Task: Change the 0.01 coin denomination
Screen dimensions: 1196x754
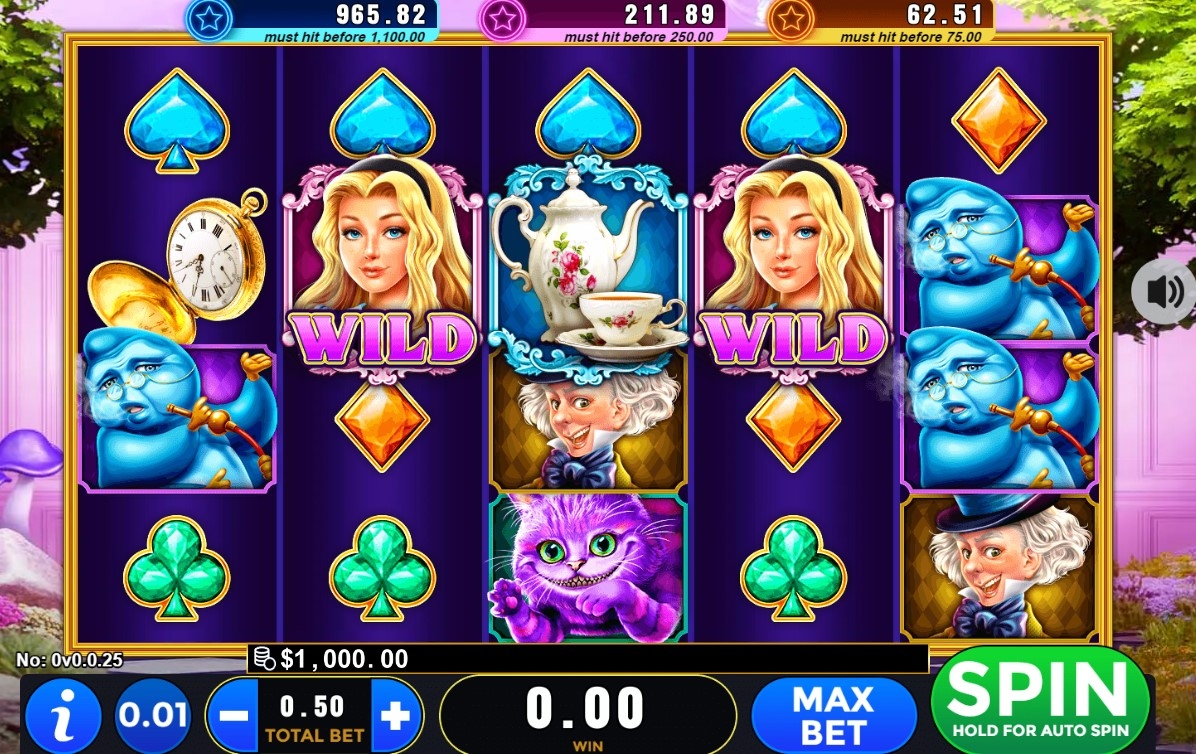Action: click(153, 716)
